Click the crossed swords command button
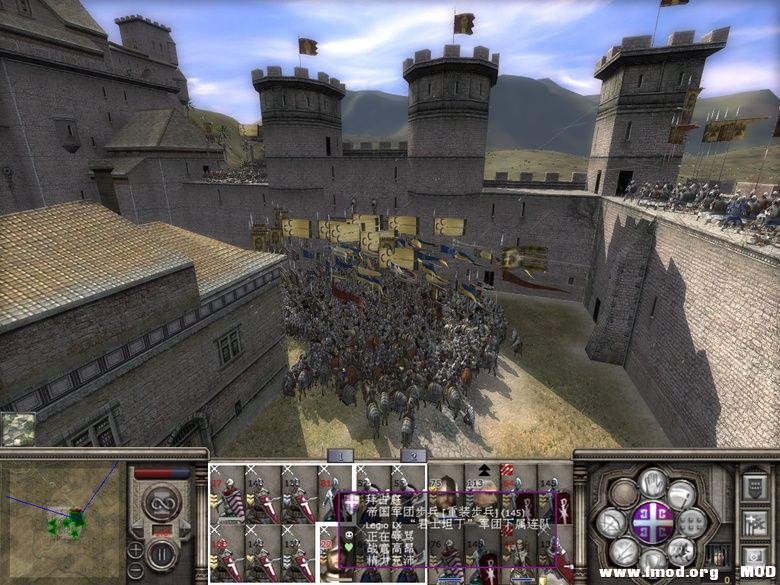This screenshot has height=585, width=780. [x=625, y=550]
